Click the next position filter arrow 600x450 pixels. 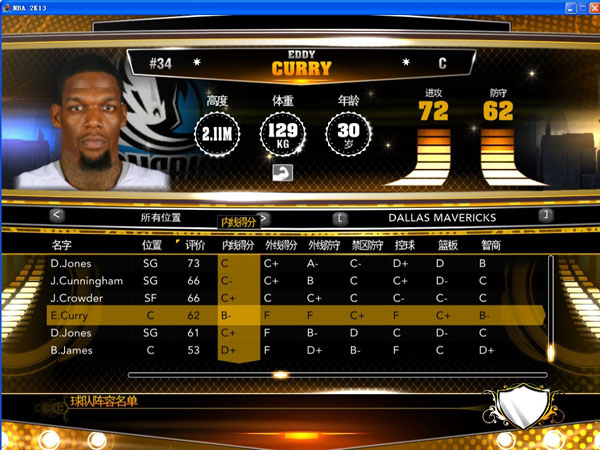[263, 216]
